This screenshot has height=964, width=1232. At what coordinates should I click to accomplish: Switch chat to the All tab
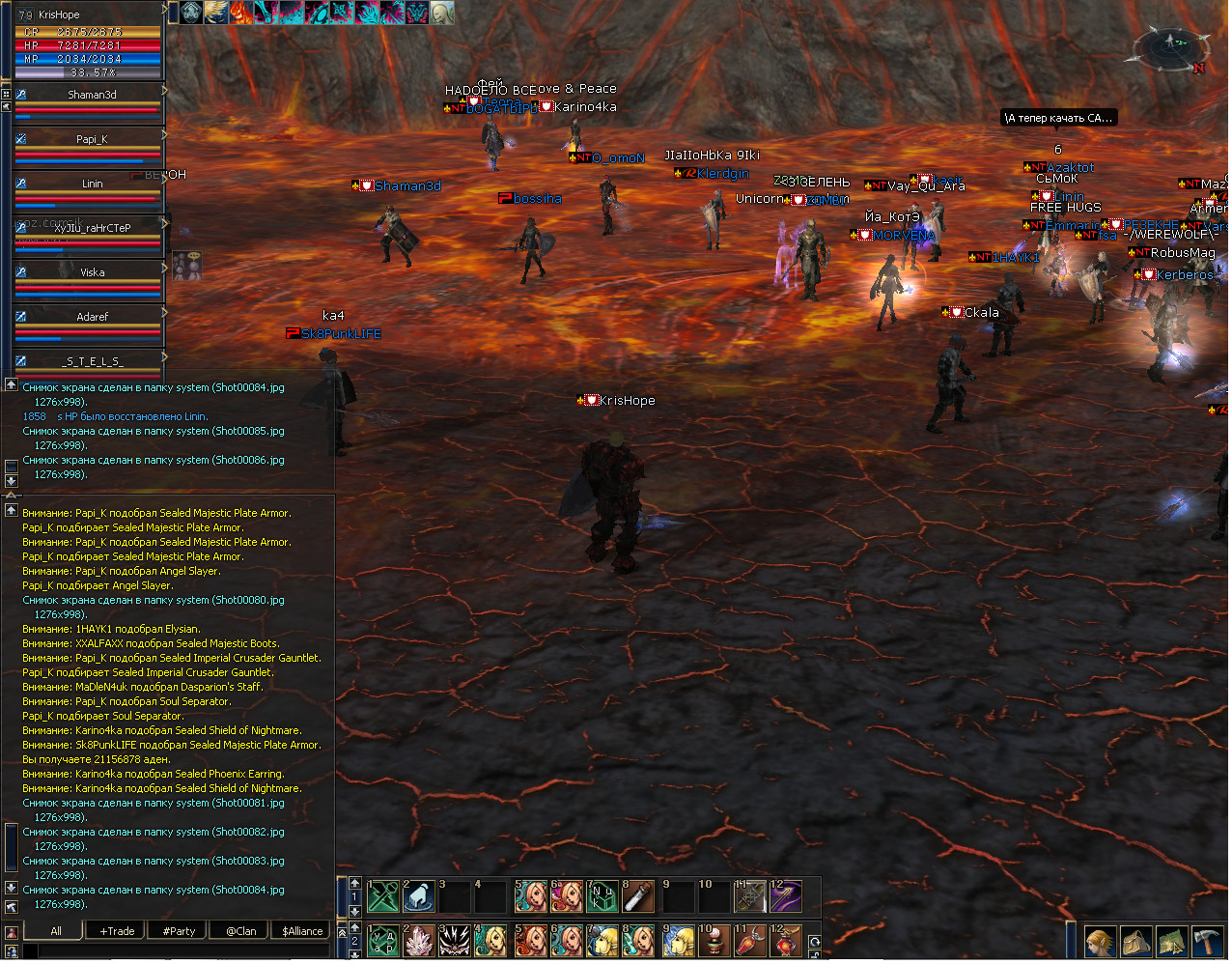[56, 931]
